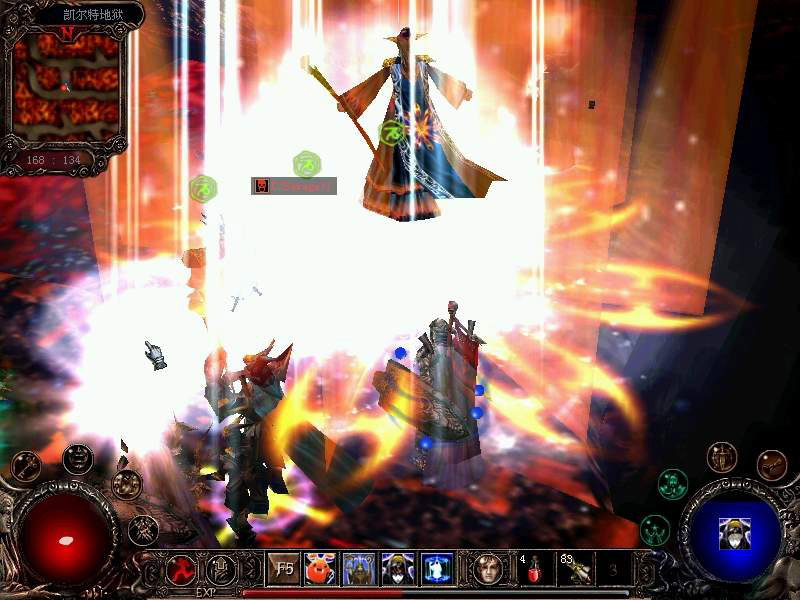Screen dimensions: 800x600
Task: Select the lower green circular skill icon
Action: (x=655, y=528)
